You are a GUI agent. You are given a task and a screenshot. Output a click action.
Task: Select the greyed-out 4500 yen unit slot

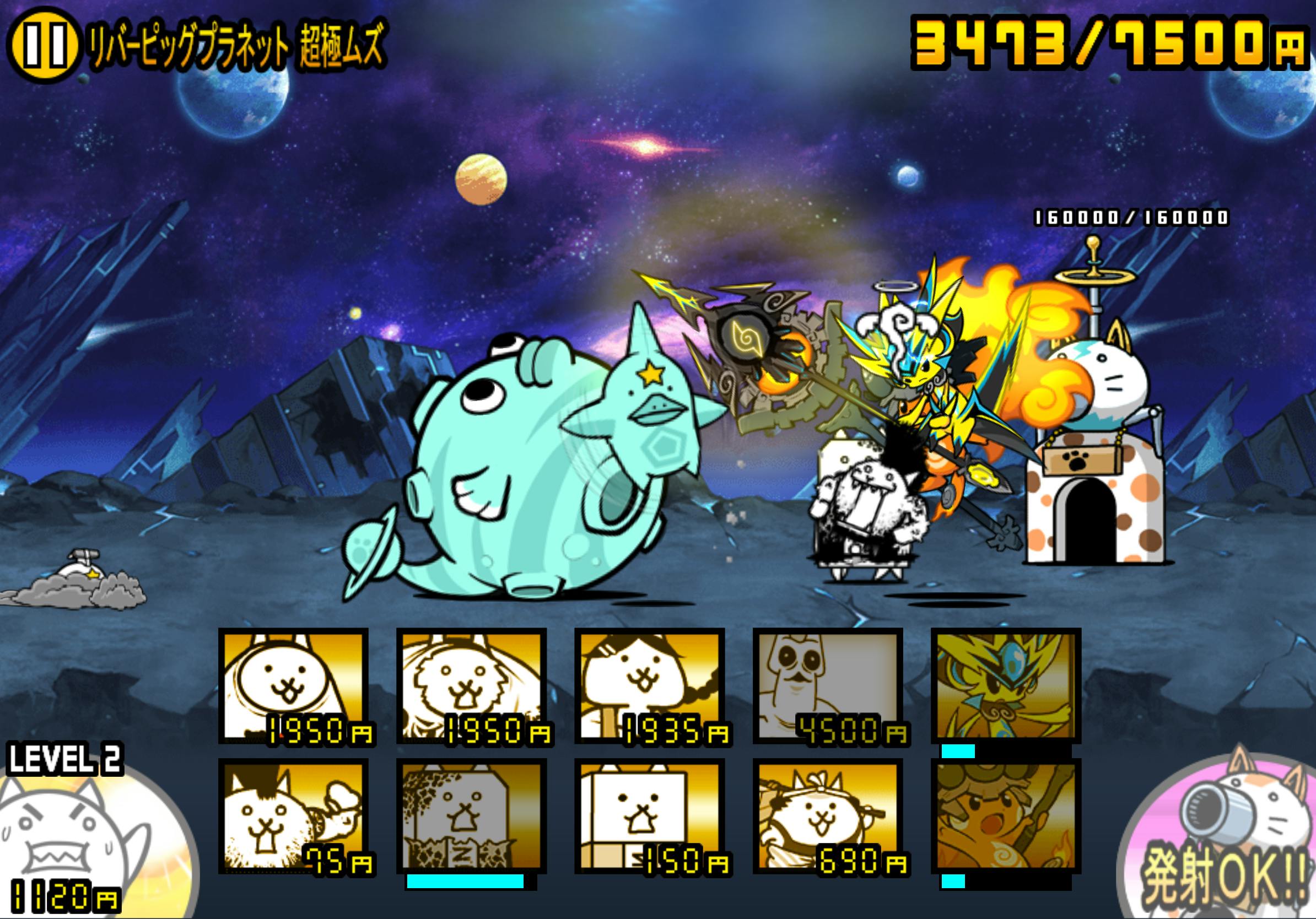click(828, 686)
